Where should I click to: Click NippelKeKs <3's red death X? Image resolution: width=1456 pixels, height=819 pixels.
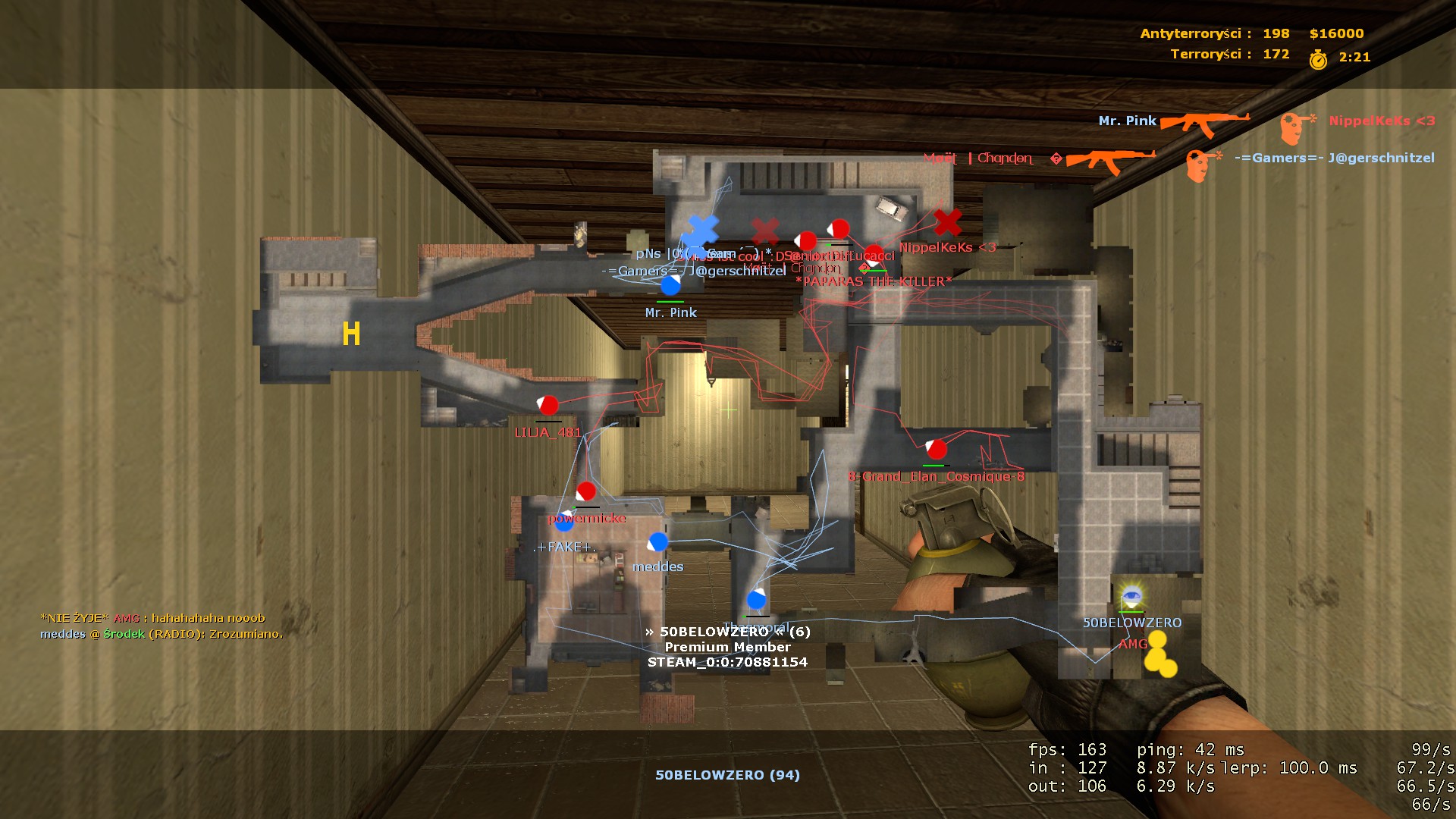pos(947,222)
